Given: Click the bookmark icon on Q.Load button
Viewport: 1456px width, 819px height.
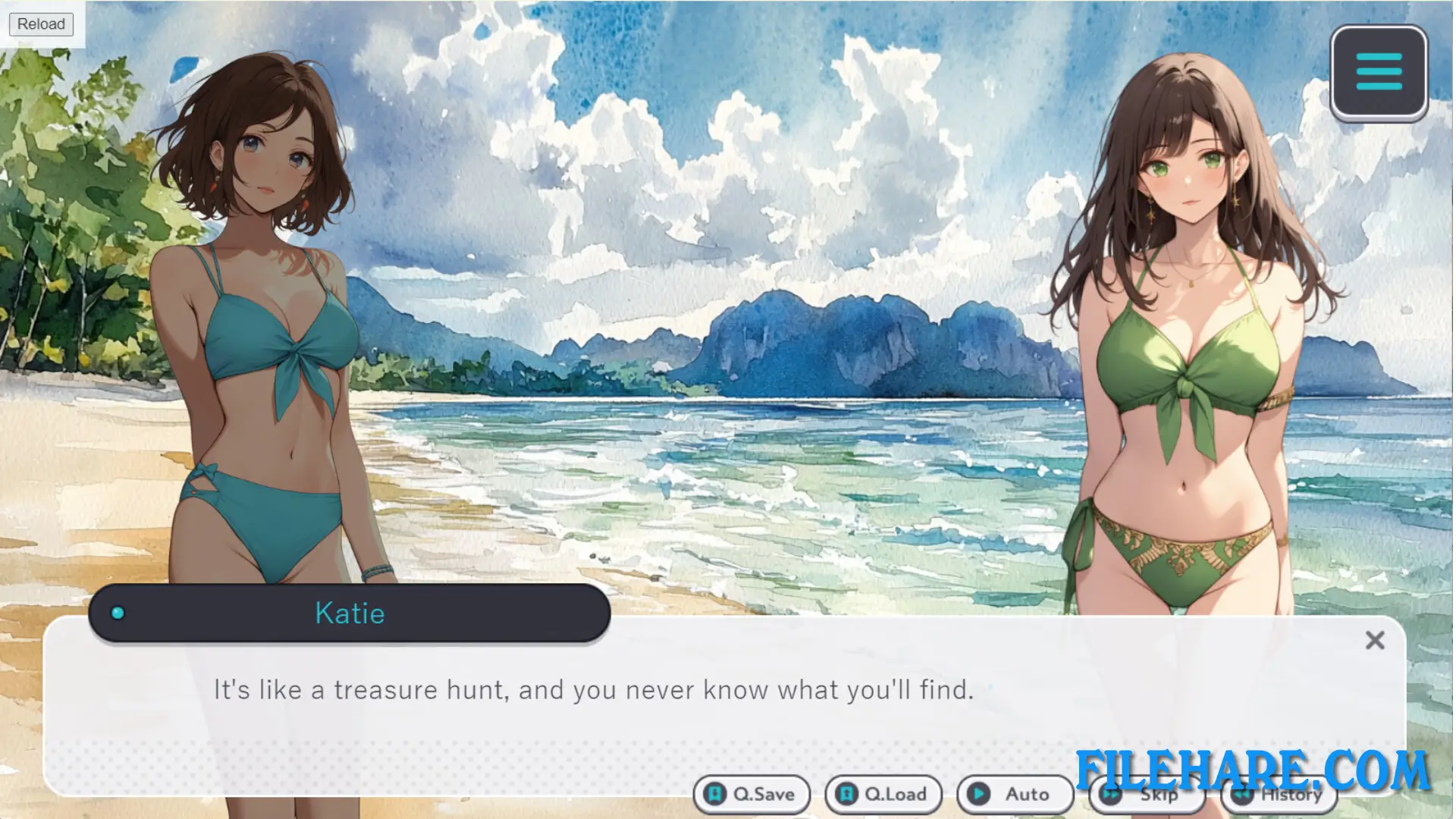Looking at the screenshot, I should (846, 795).
